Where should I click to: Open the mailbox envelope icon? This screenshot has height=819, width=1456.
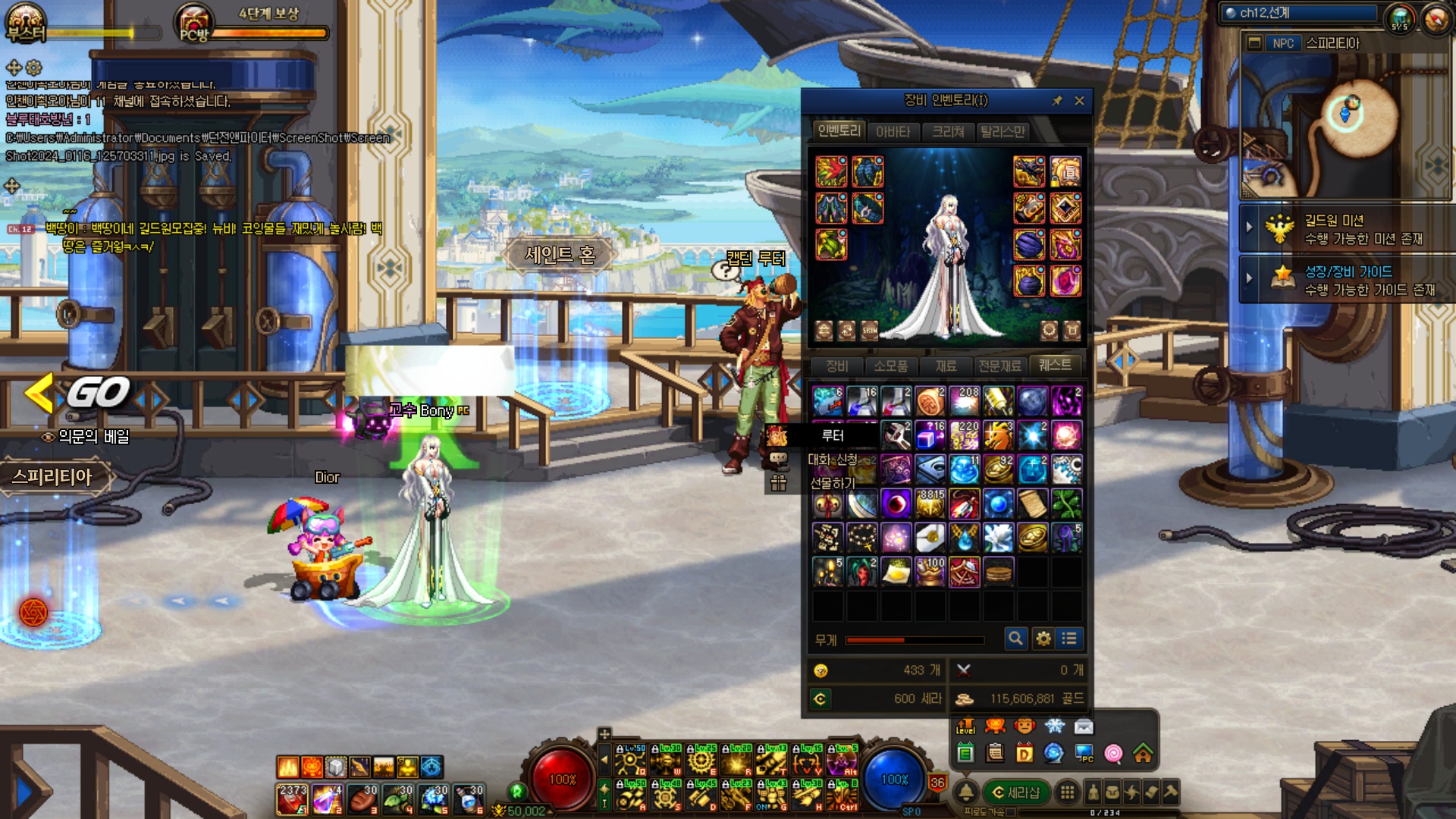pos(1084,727)
